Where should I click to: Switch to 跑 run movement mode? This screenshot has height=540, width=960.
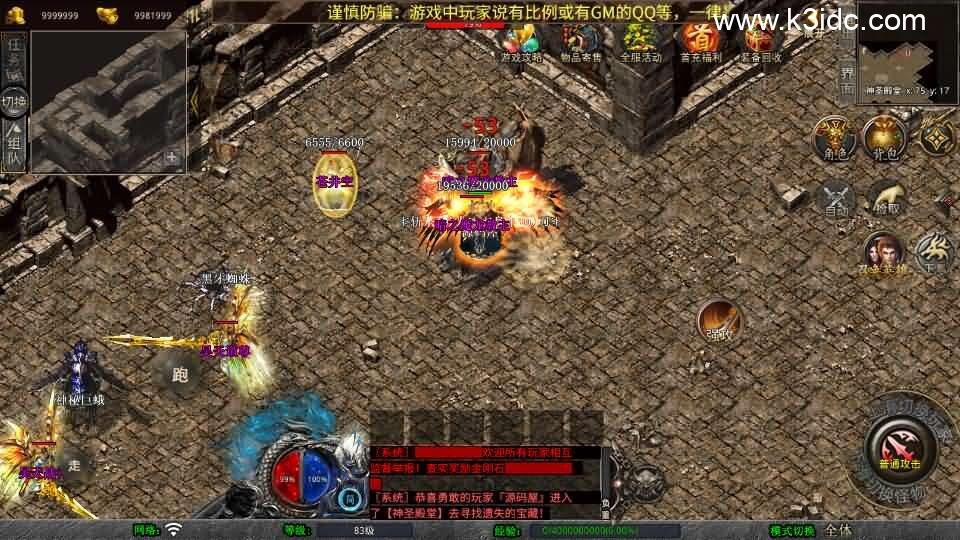point(180,375)
